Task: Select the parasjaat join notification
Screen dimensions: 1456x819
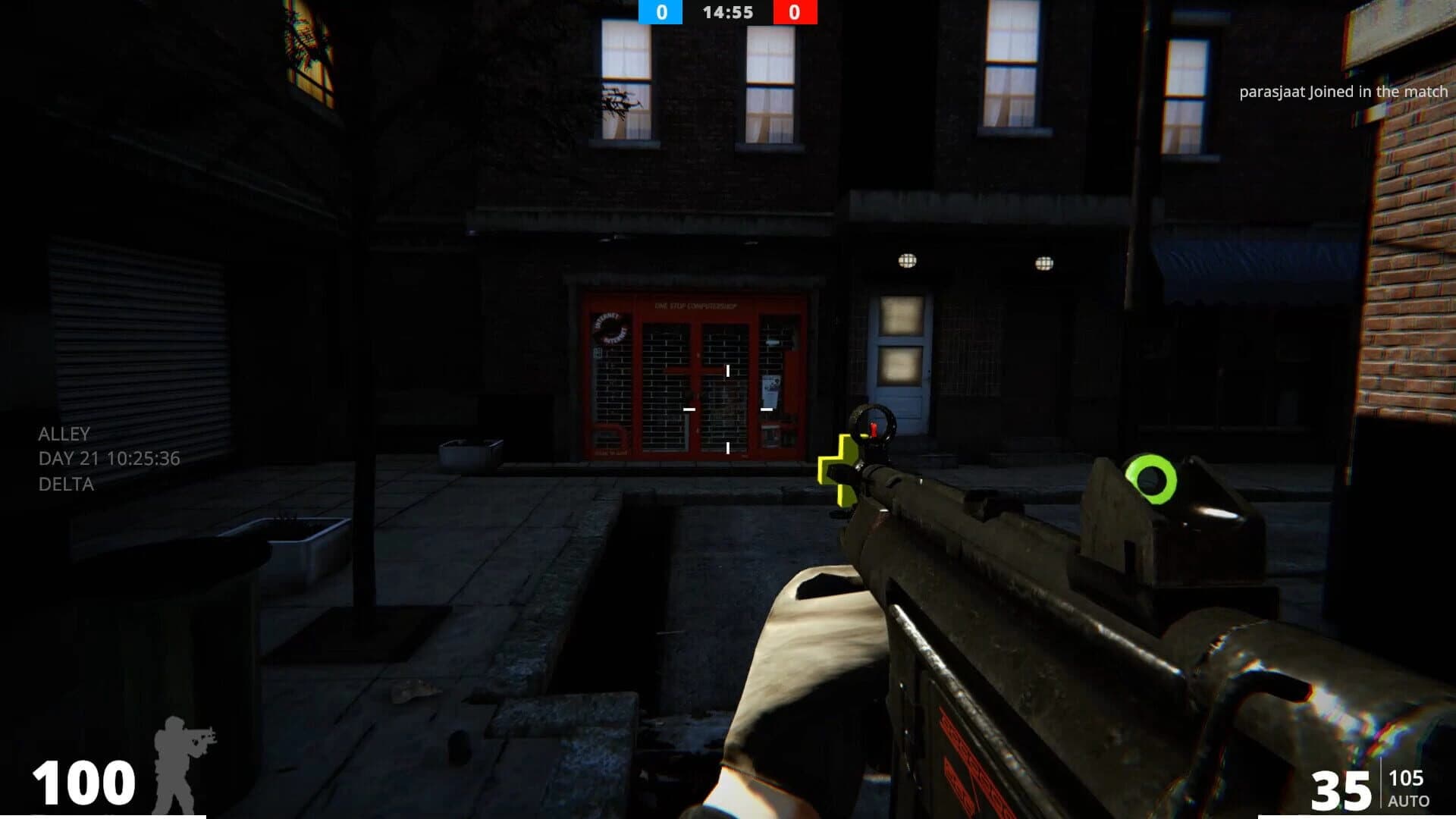Action: pos(1344,92)
